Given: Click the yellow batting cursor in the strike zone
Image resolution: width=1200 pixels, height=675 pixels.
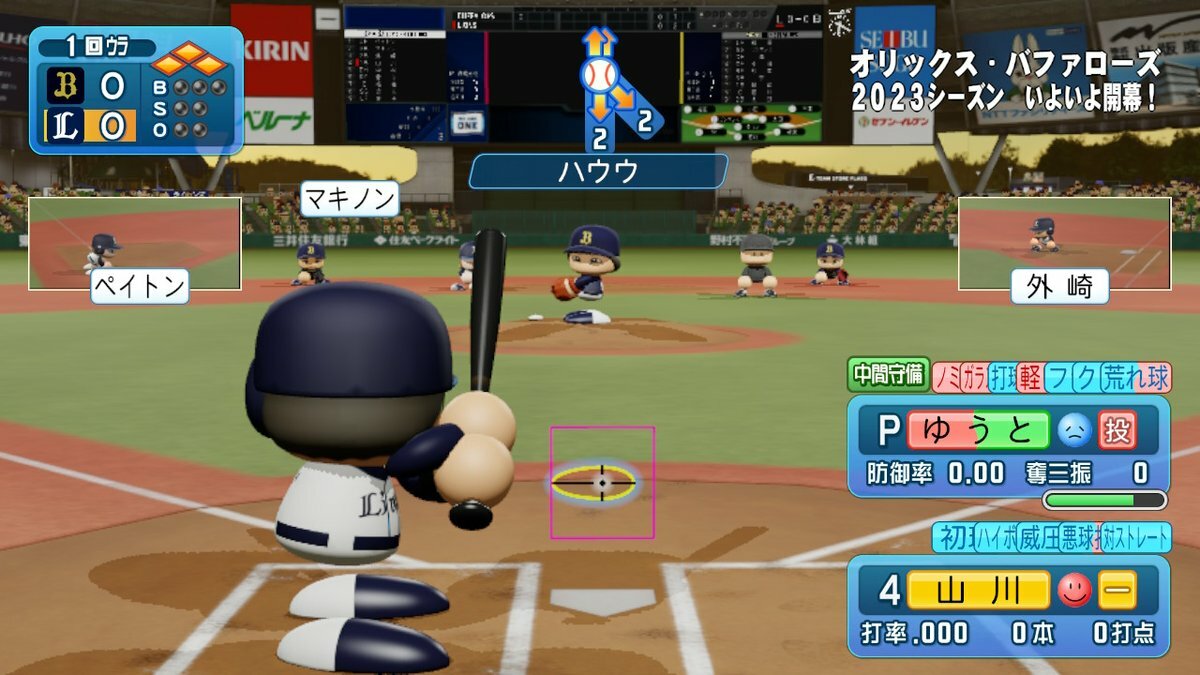Looking at the screenshot, I should click(x=601, y=483).
